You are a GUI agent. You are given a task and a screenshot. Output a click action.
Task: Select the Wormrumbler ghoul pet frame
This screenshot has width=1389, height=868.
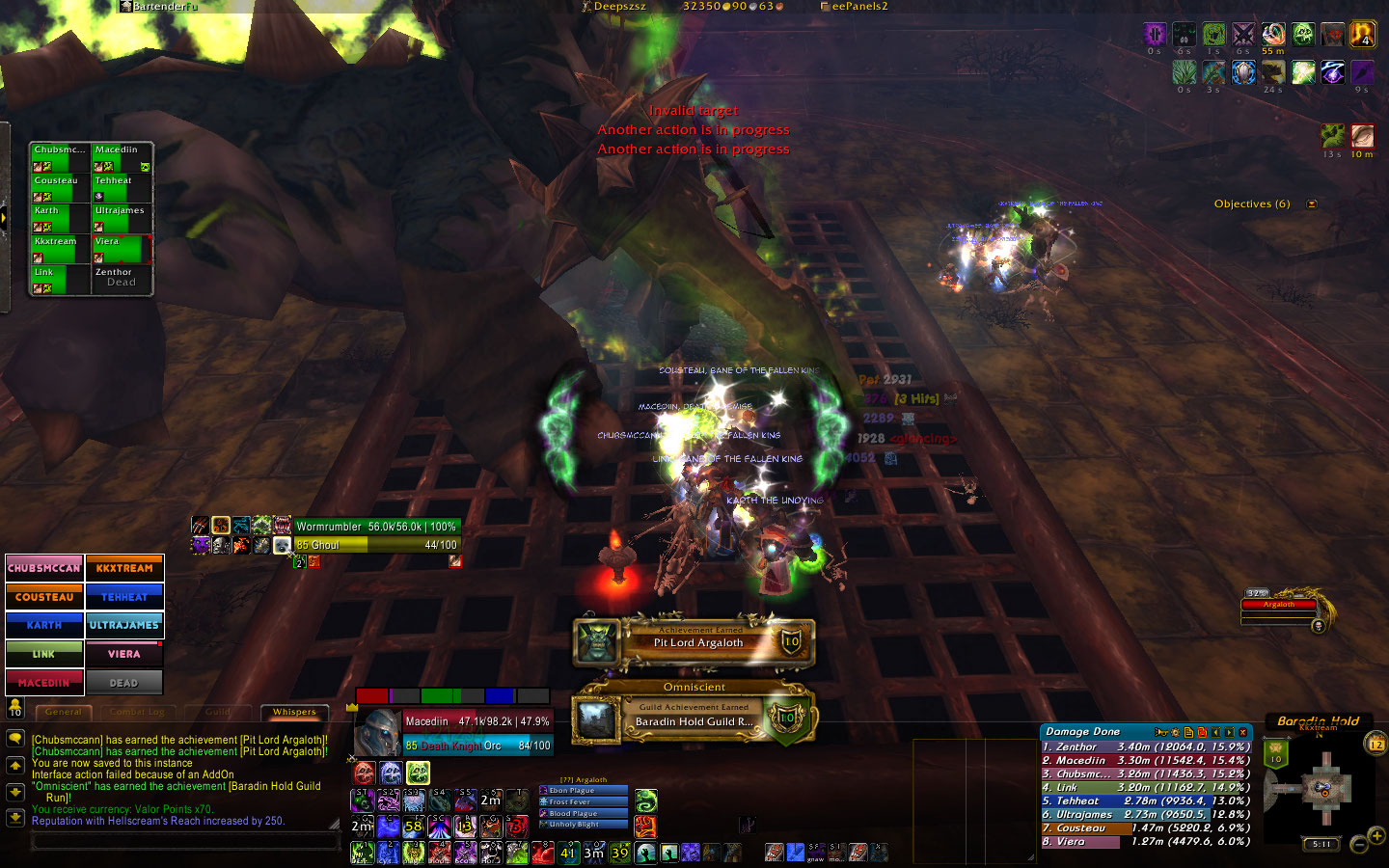pos(376,536)
